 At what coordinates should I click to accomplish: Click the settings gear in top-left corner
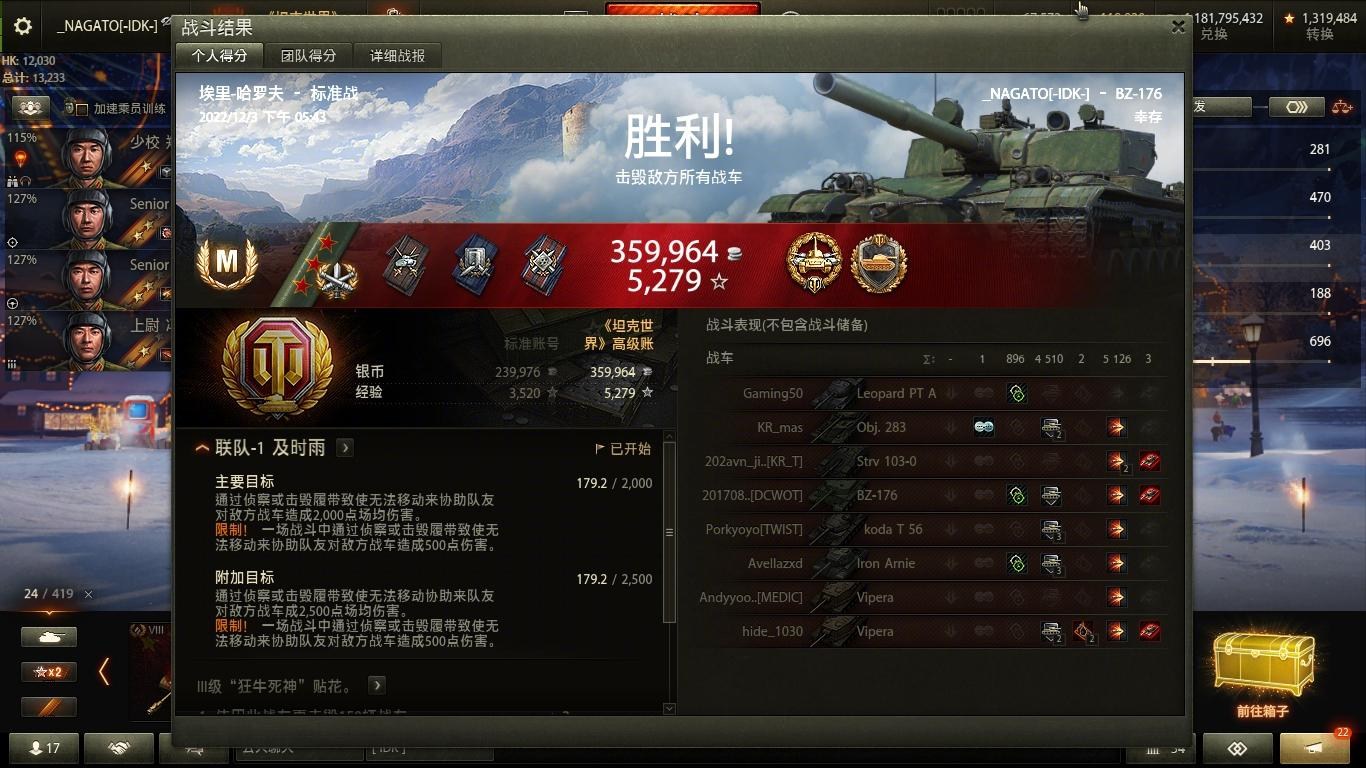[x=22, y=26]
